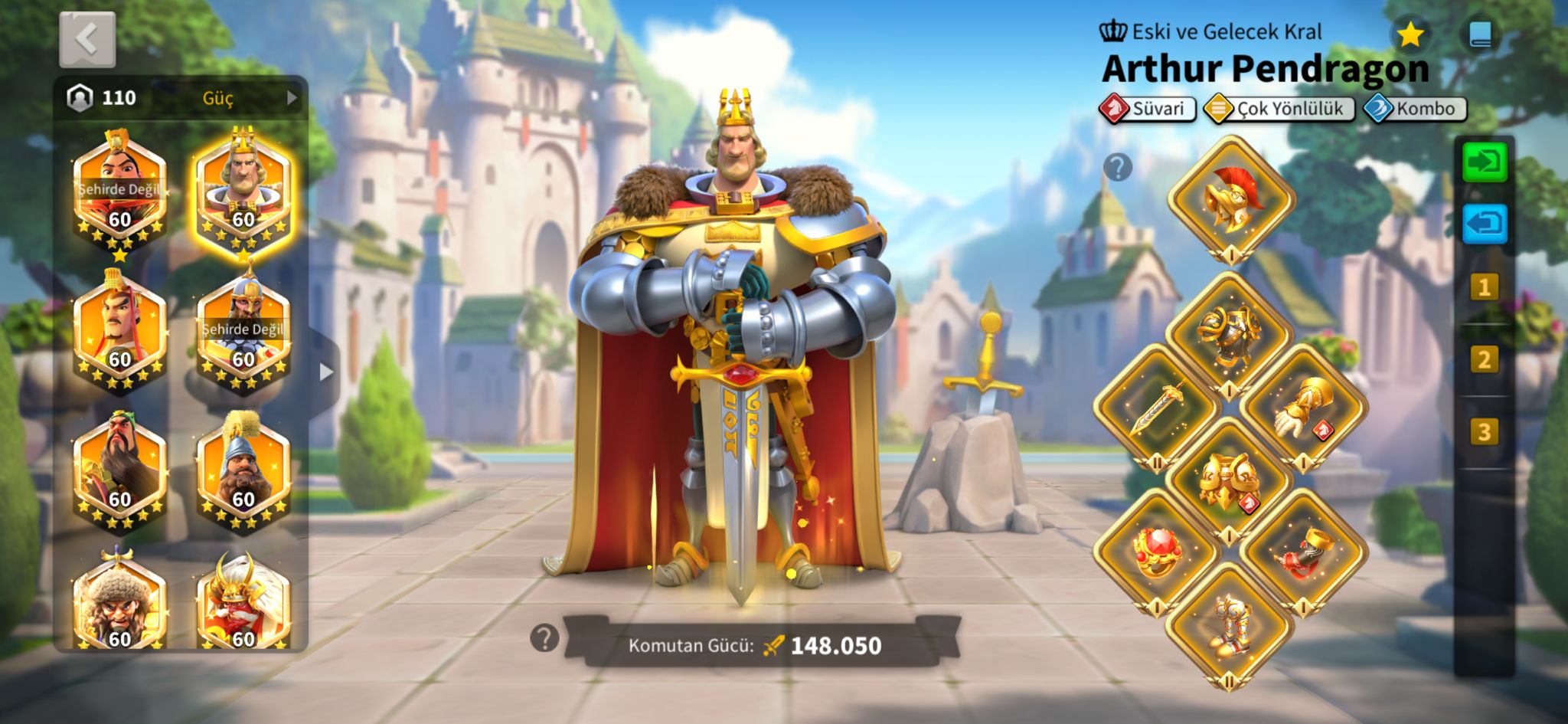Select the red gem ring accessory slot

(x=1157, y=552)
